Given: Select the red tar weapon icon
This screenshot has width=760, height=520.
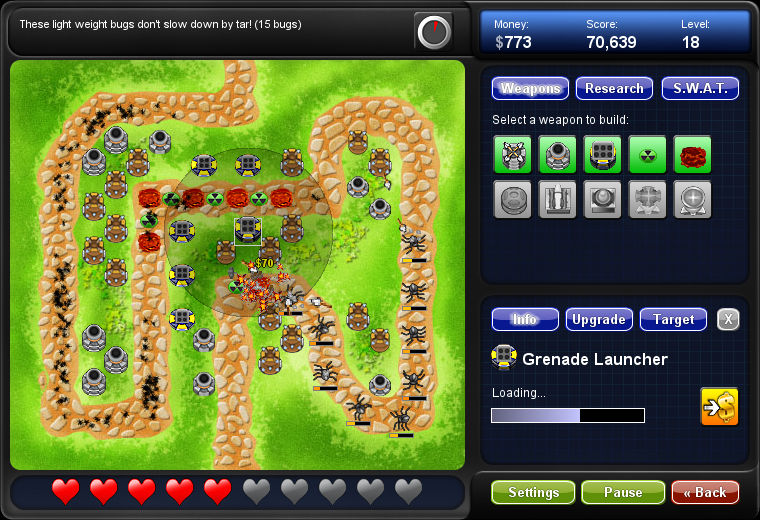Looking at the screenshot, I should (692, 154).
